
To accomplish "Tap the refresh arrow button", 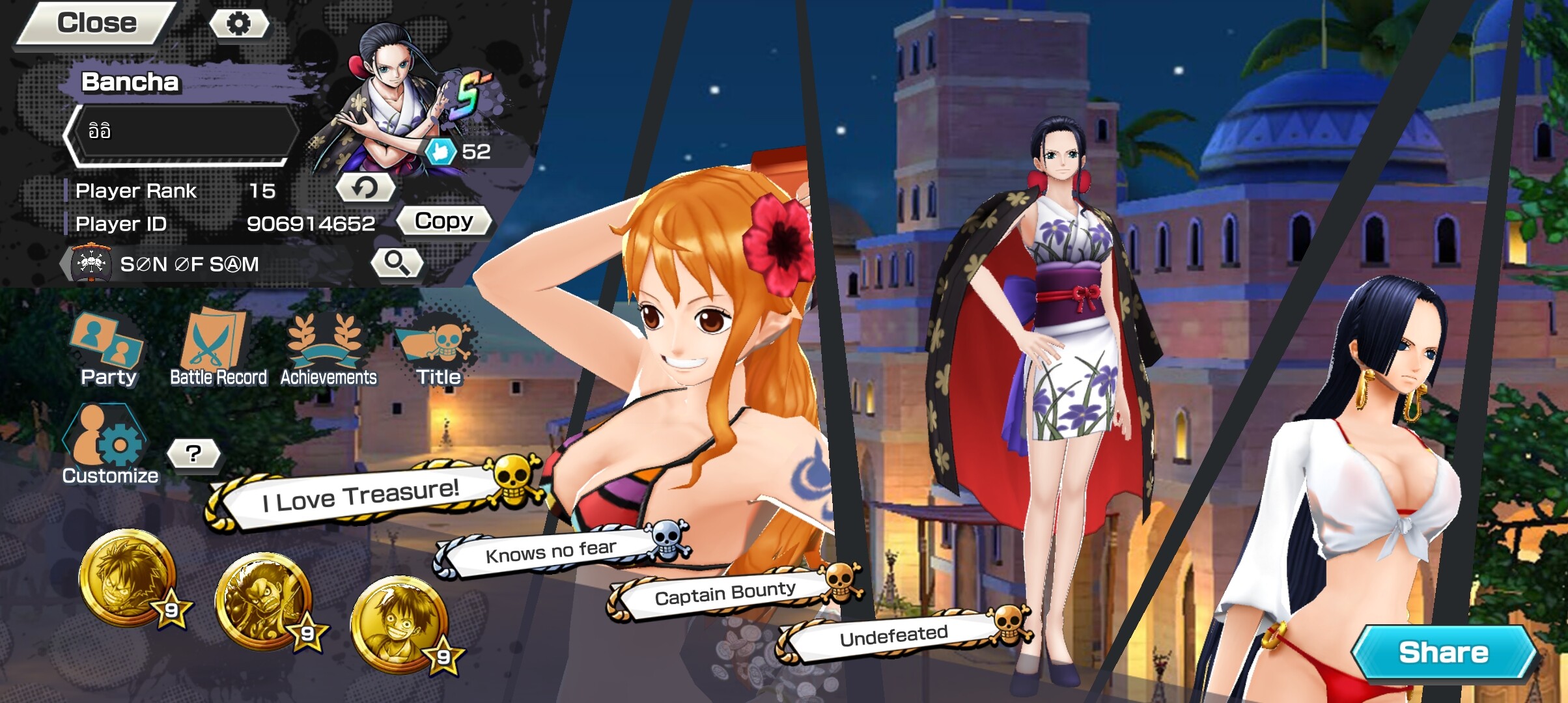I will click(365, 188).
